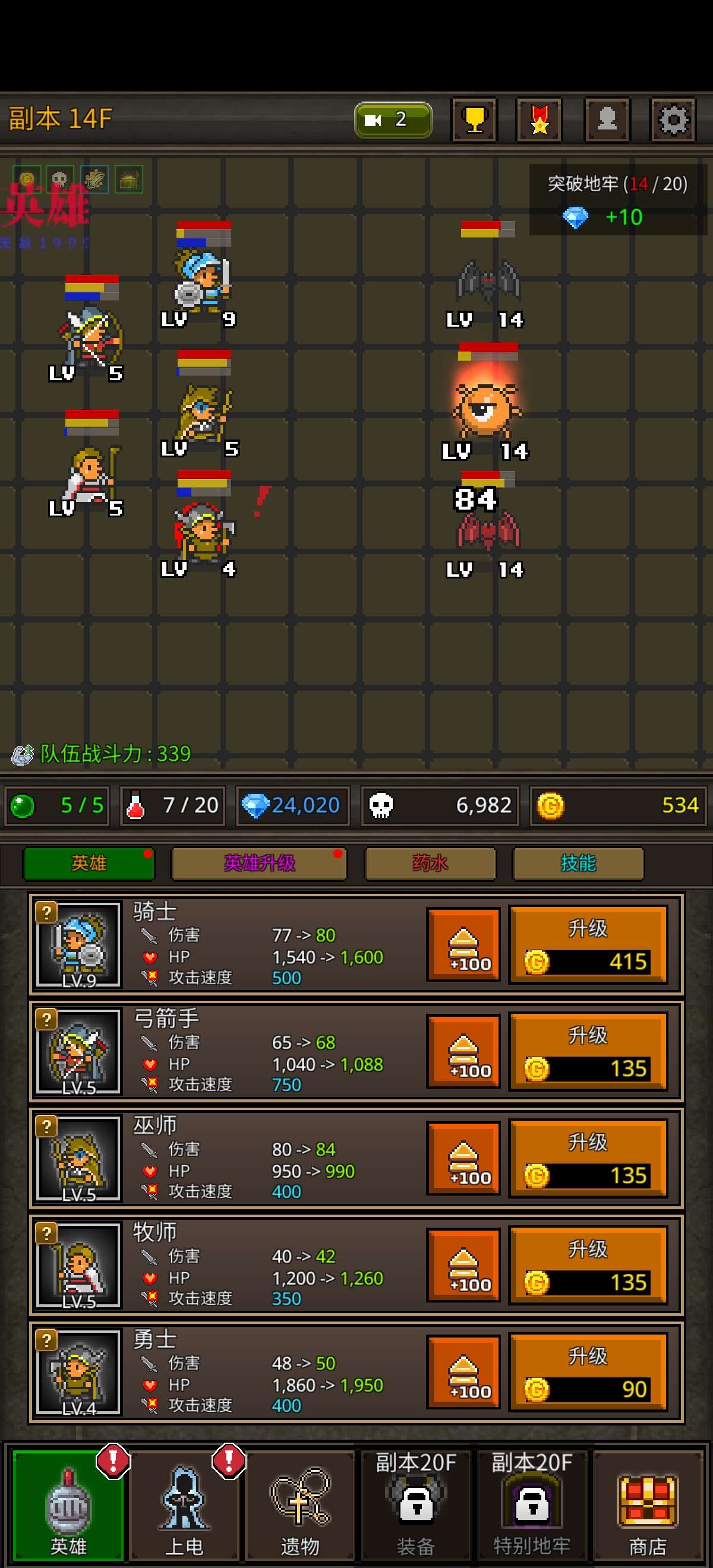Tap the video camera ad button
The height and width of the screenshot is (1568, 713).
(x=393, y=119)
